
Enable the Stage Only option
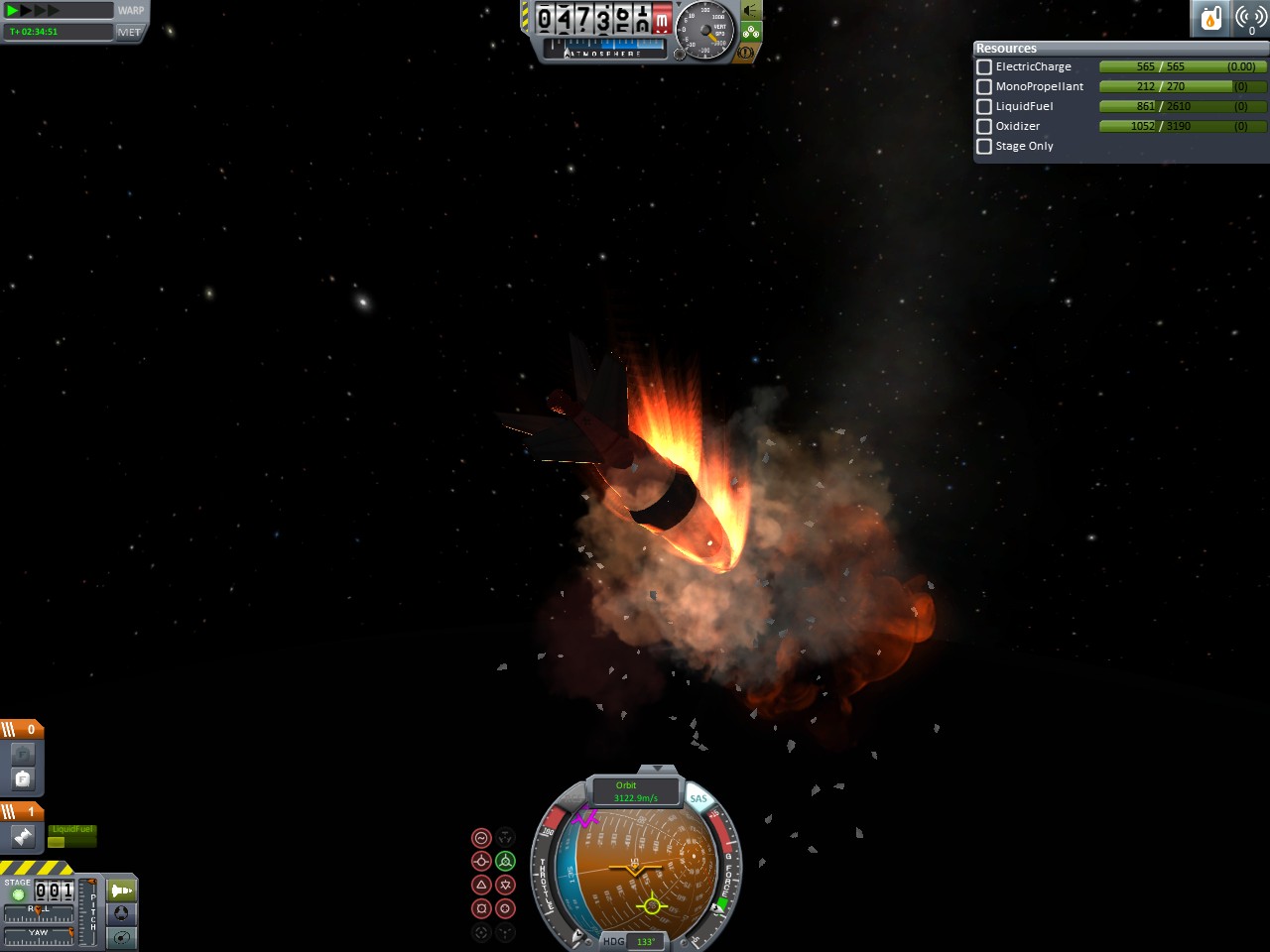pyautogui.click(x=984, y=147)
